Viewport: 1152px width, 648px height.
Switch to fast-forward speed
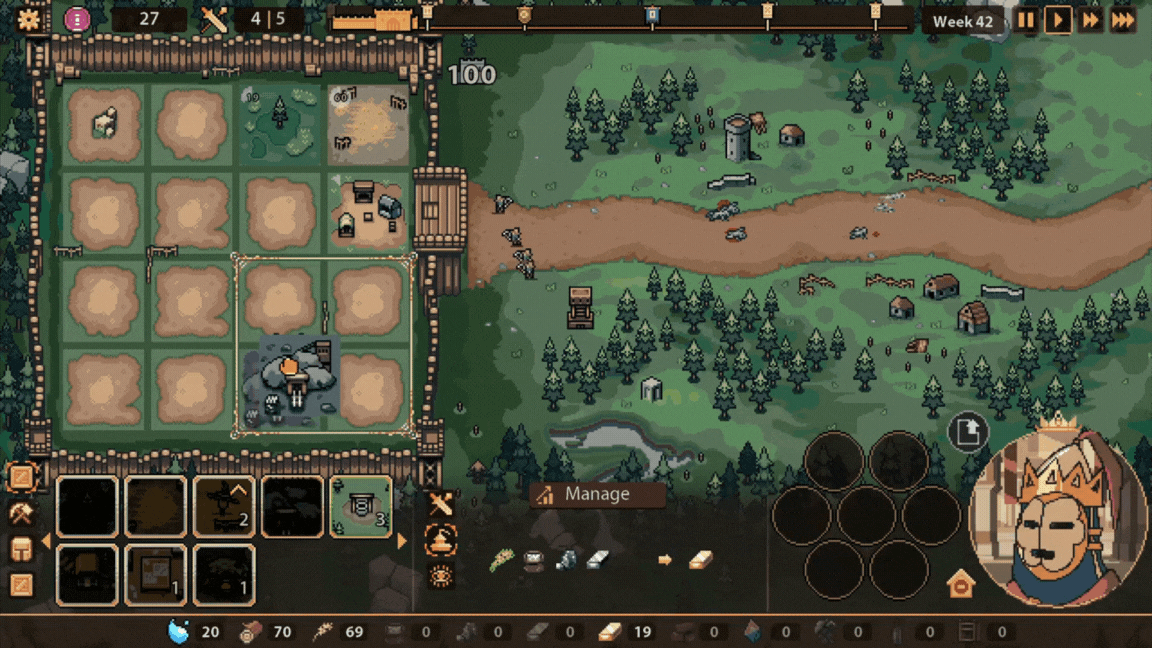[1091, 20]
